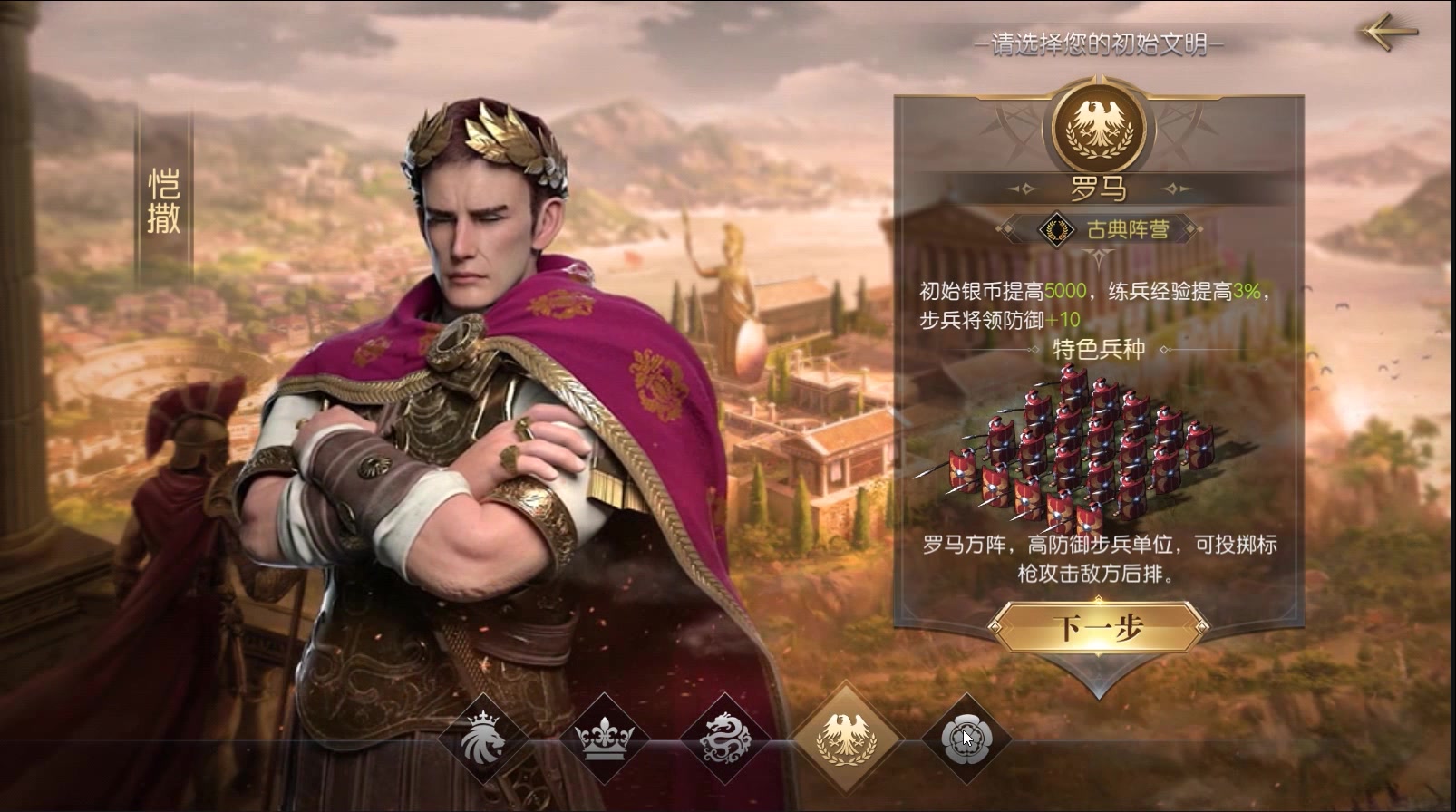Go back using the arrow button
The image size is (1456, 812).
coord(1389,33)
